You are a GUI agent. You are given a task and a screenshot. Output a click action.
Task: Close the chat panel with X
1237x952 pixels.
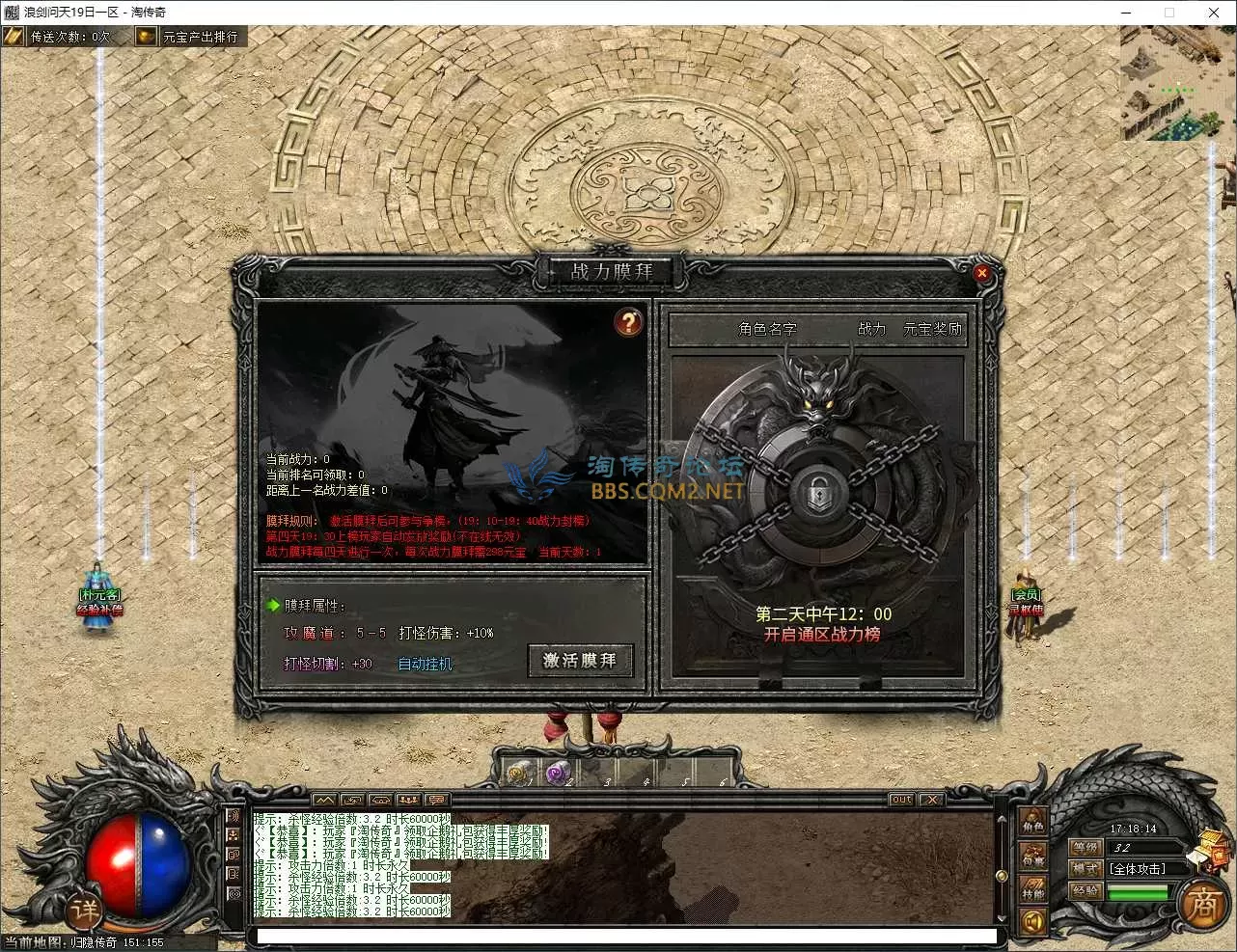[x=931, y=800]
